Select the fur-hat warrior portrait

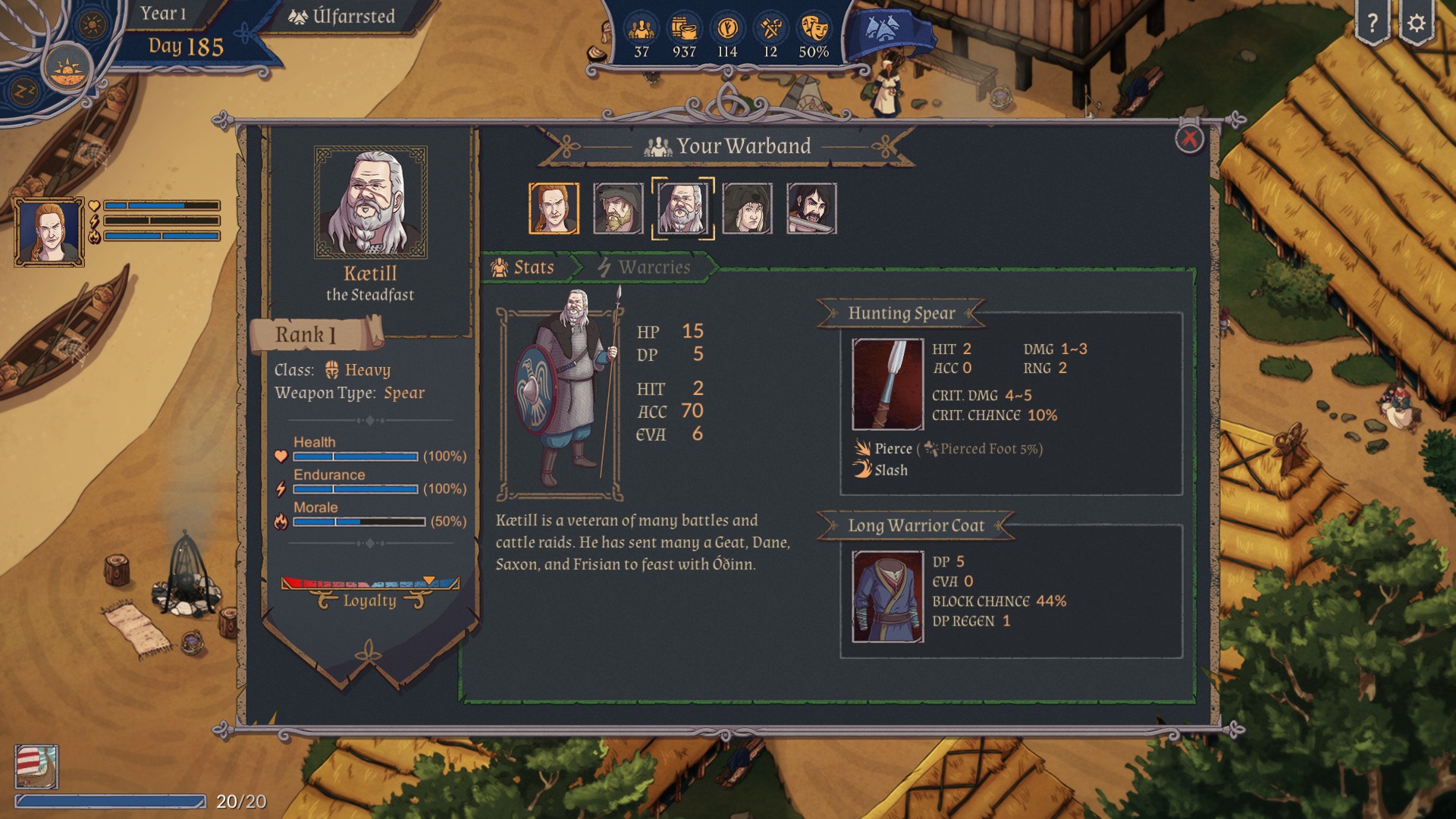click(747, 209)
